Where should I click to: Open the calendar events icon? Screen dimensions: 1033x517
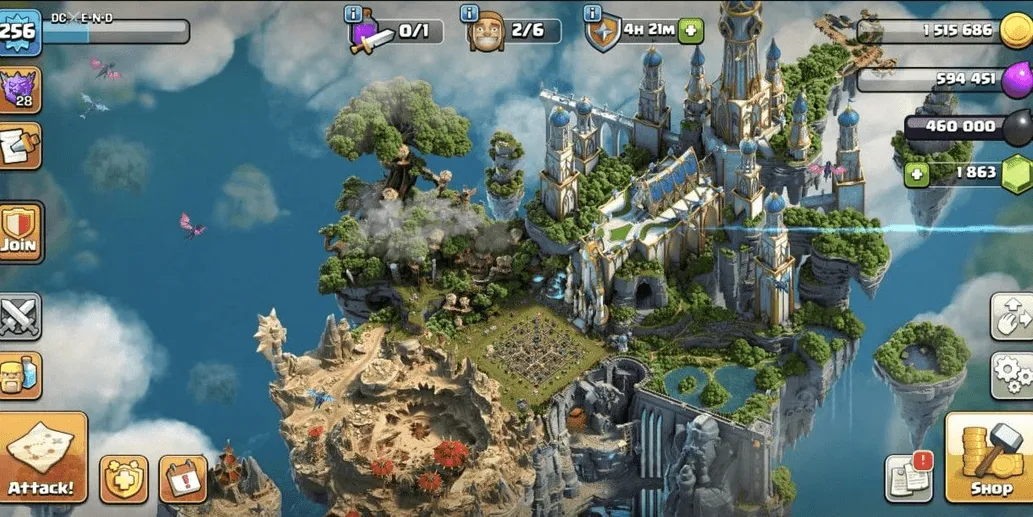click(x=183, y=479)
